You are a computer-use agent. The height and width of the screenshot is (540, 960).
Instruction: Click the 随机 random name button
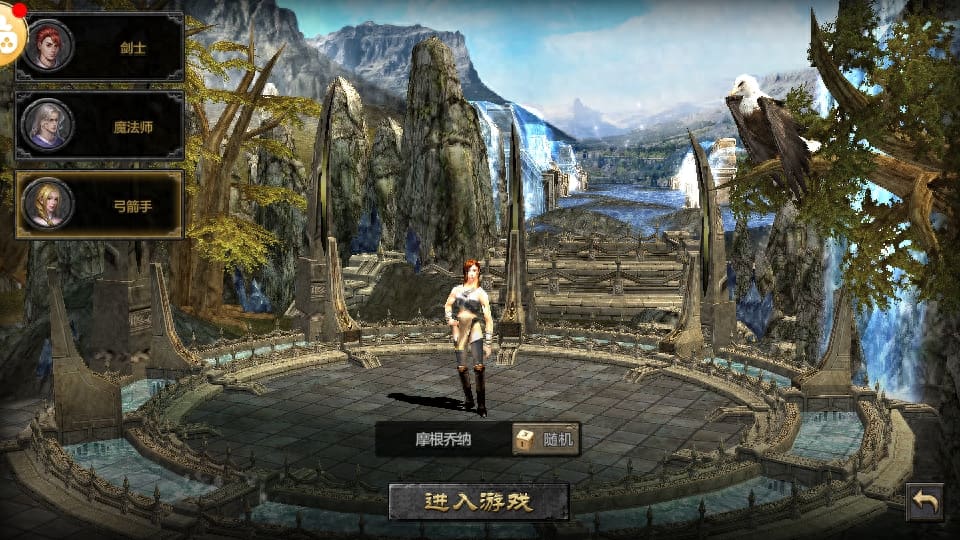pos(546,439)
